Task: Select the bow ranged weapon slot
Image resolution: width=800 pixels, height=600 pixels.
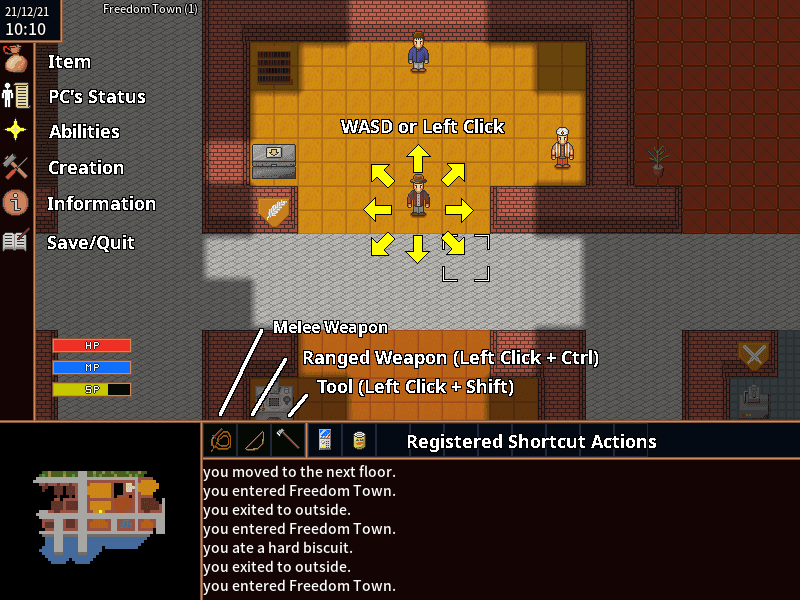Action: click(254, 439)
